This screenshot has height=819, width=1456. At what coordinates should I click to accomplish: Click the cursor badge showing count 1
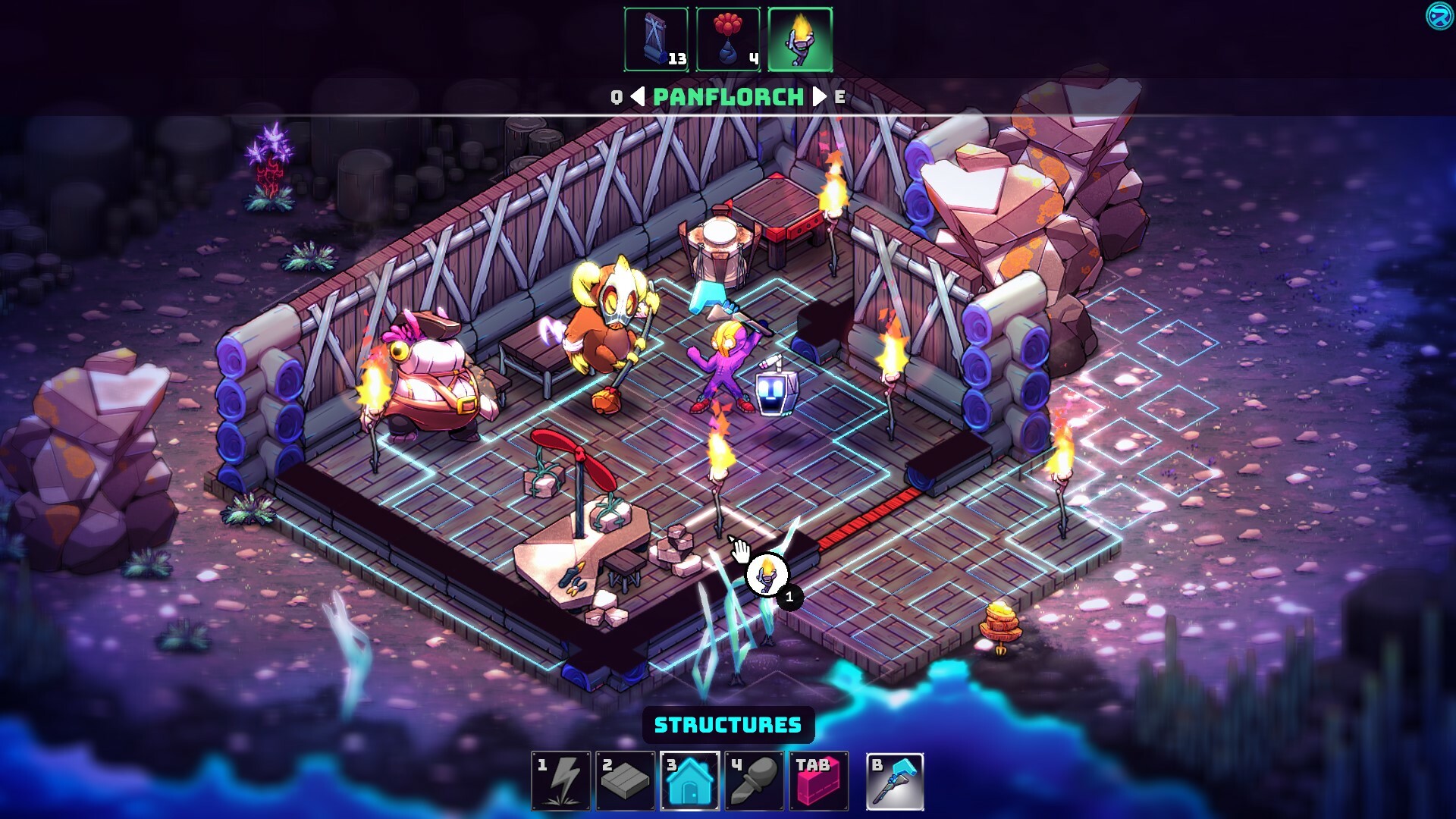tap(789, 598)
